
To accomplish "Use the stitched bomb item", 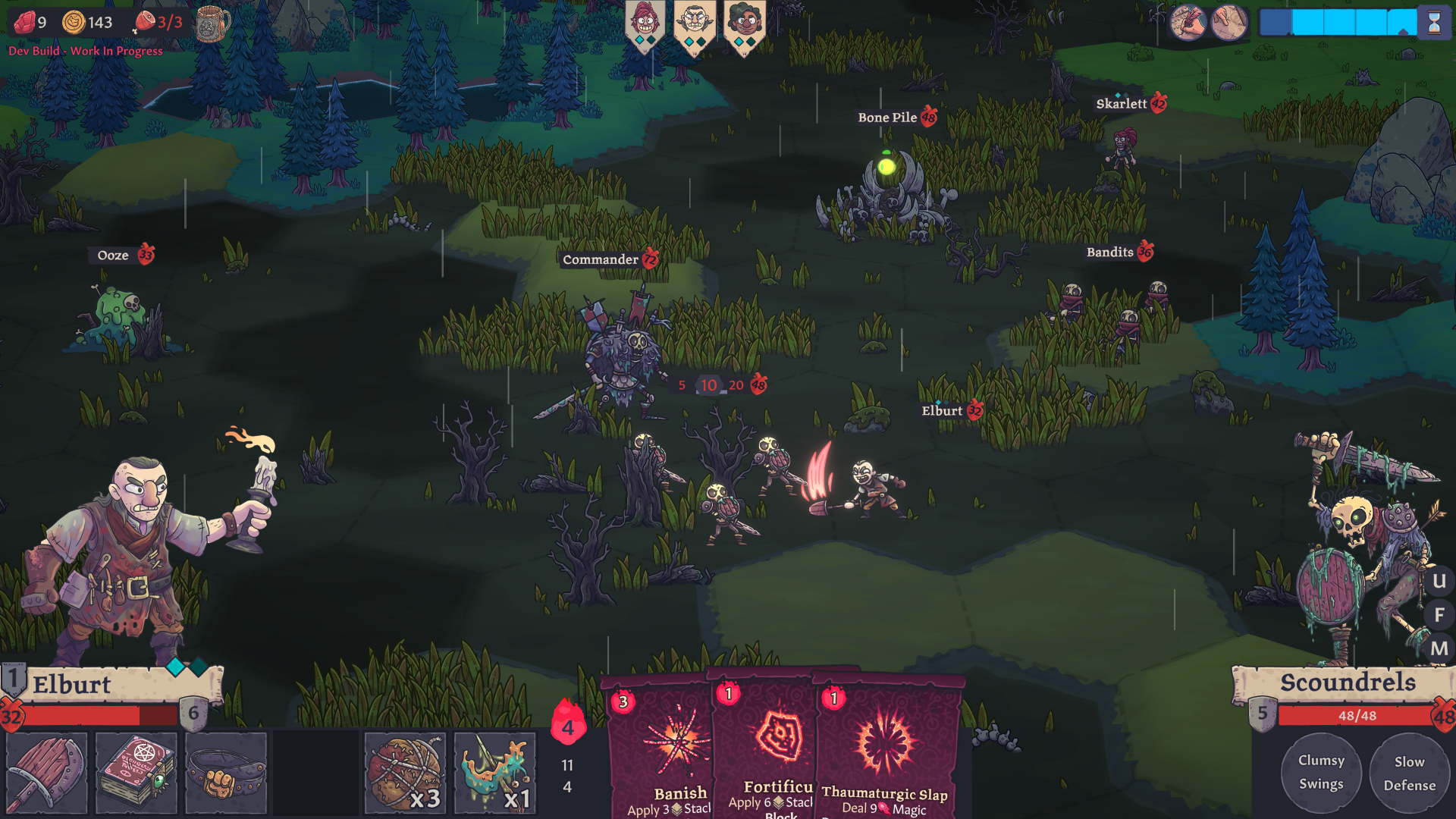I will [405, 772].
